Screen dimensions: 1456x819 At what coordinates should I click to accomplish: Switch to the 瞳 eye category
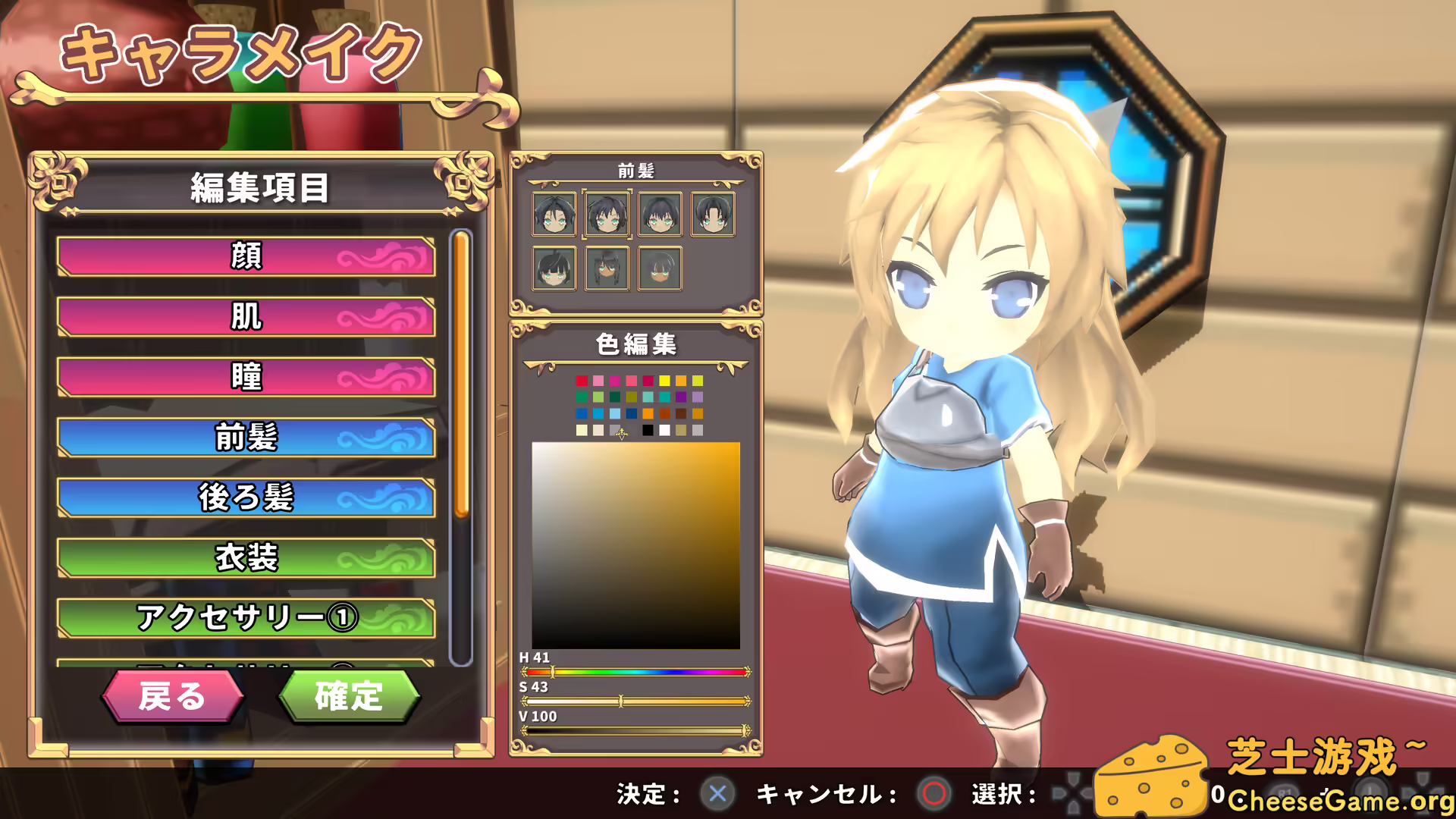point(244,378)
